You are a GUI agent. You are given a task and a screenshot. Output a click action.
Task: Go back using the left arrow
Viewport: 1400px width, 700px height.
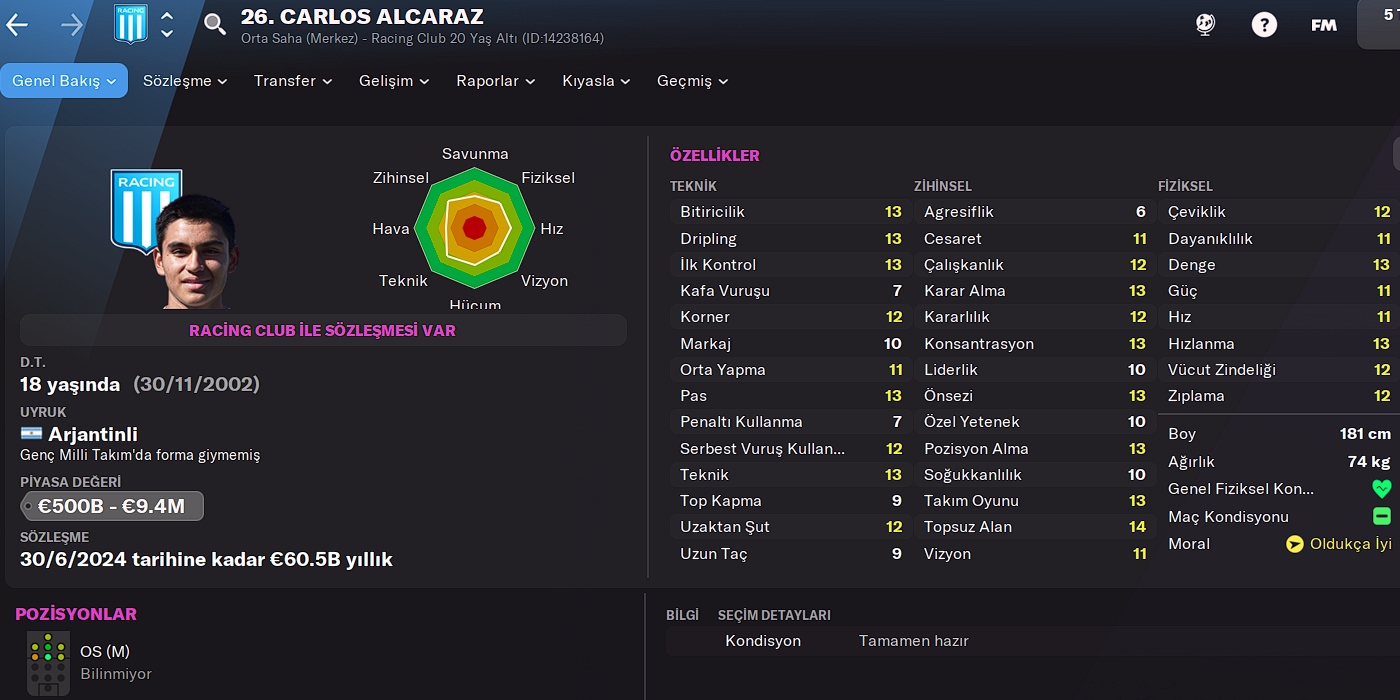coord(17,25)
